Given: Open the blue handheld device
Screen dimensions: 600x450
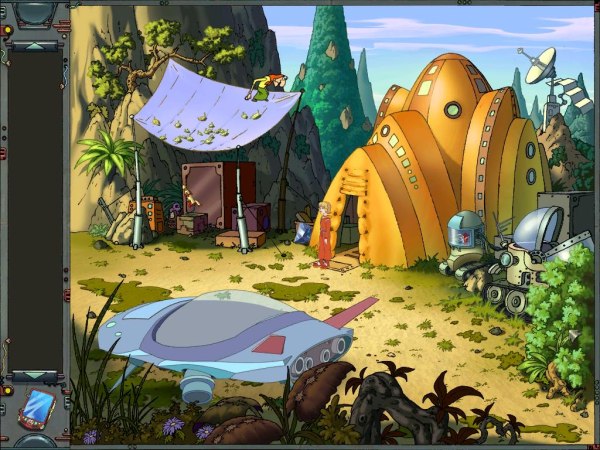Looking at the screenshot, I should (37, 408).
